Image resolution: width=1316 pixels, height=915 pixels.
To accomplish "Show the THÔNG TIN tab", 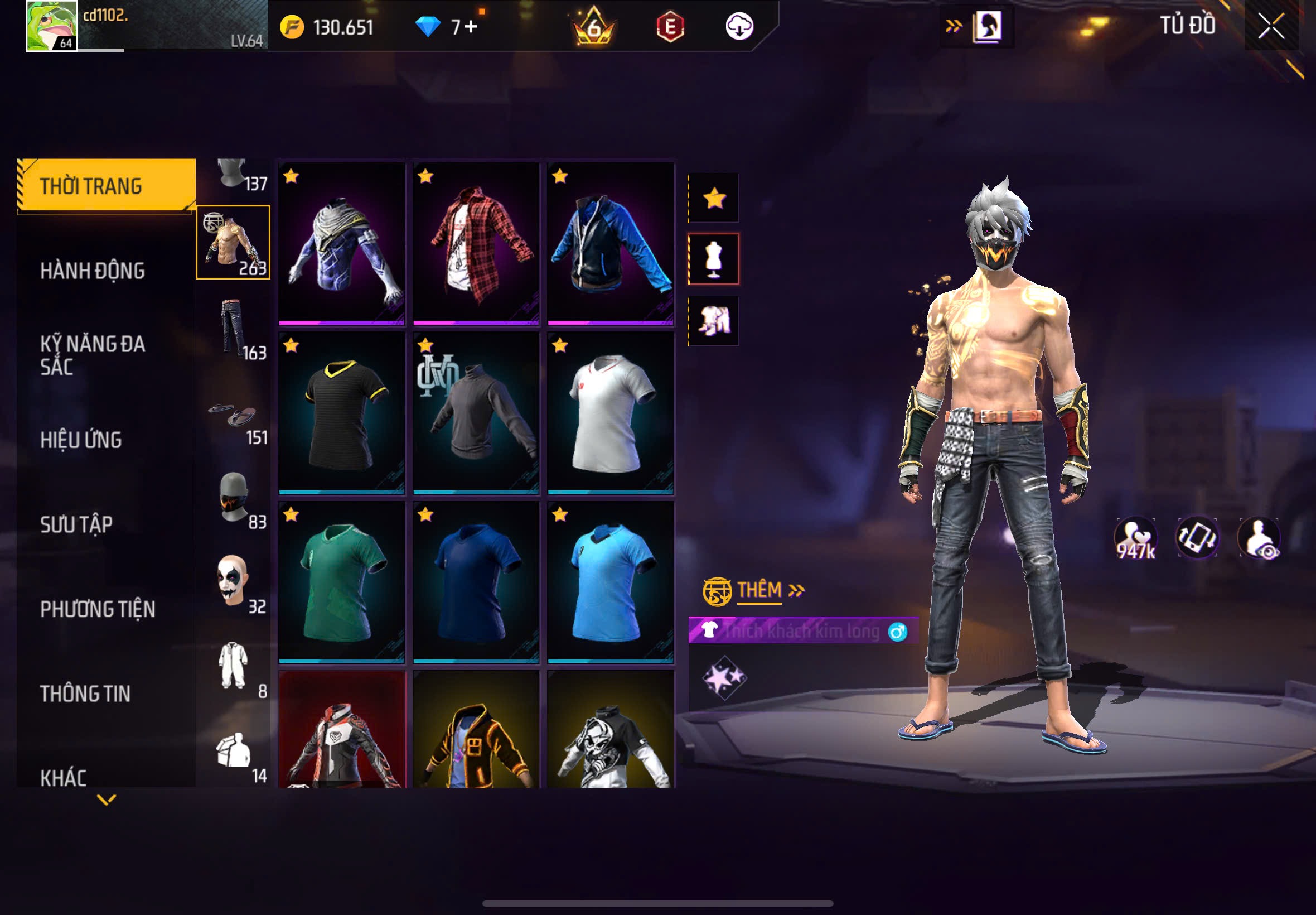I will [85, 694].
